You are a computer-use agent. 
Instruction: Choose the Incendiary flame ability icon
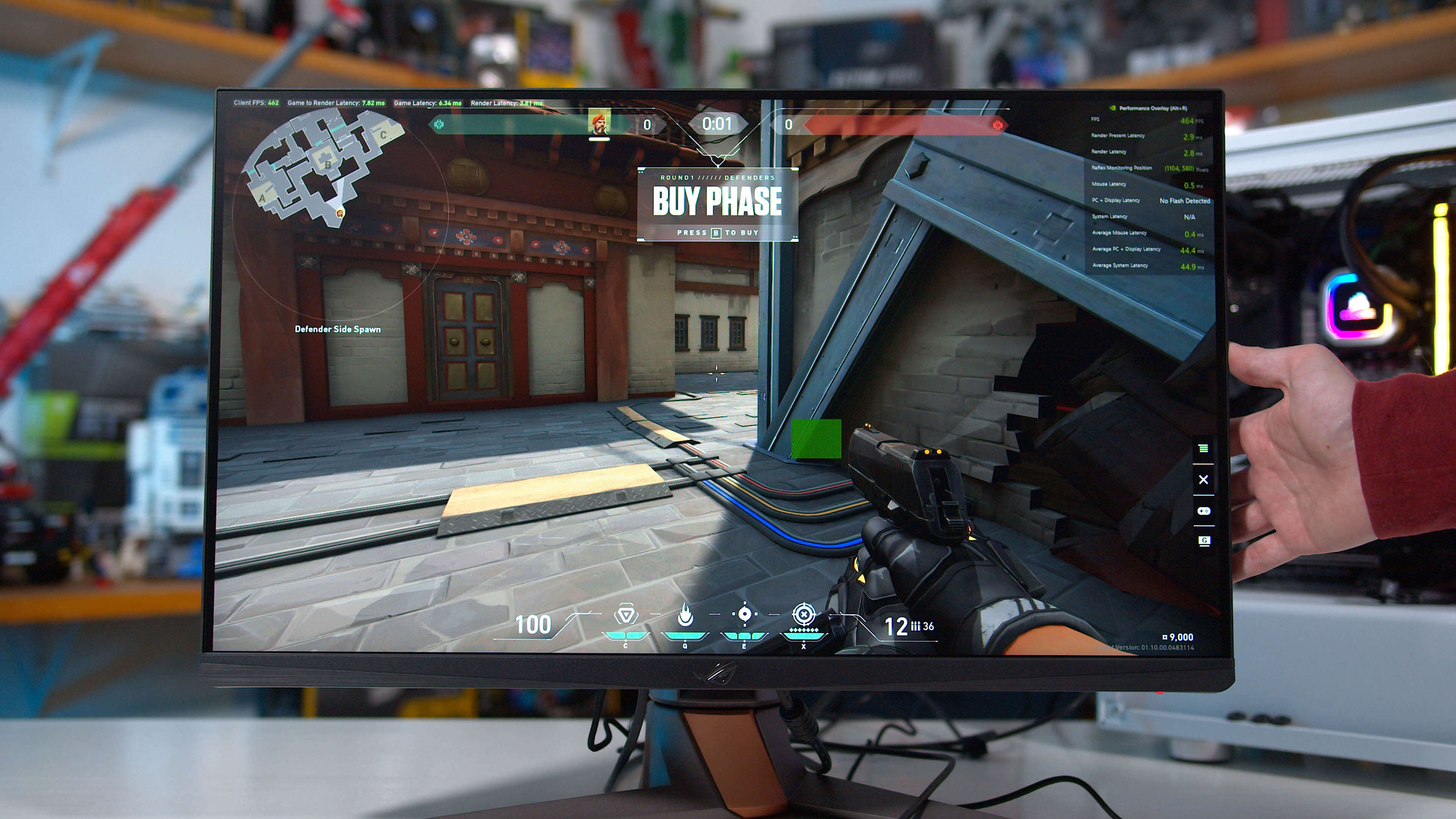coord(685,614)
